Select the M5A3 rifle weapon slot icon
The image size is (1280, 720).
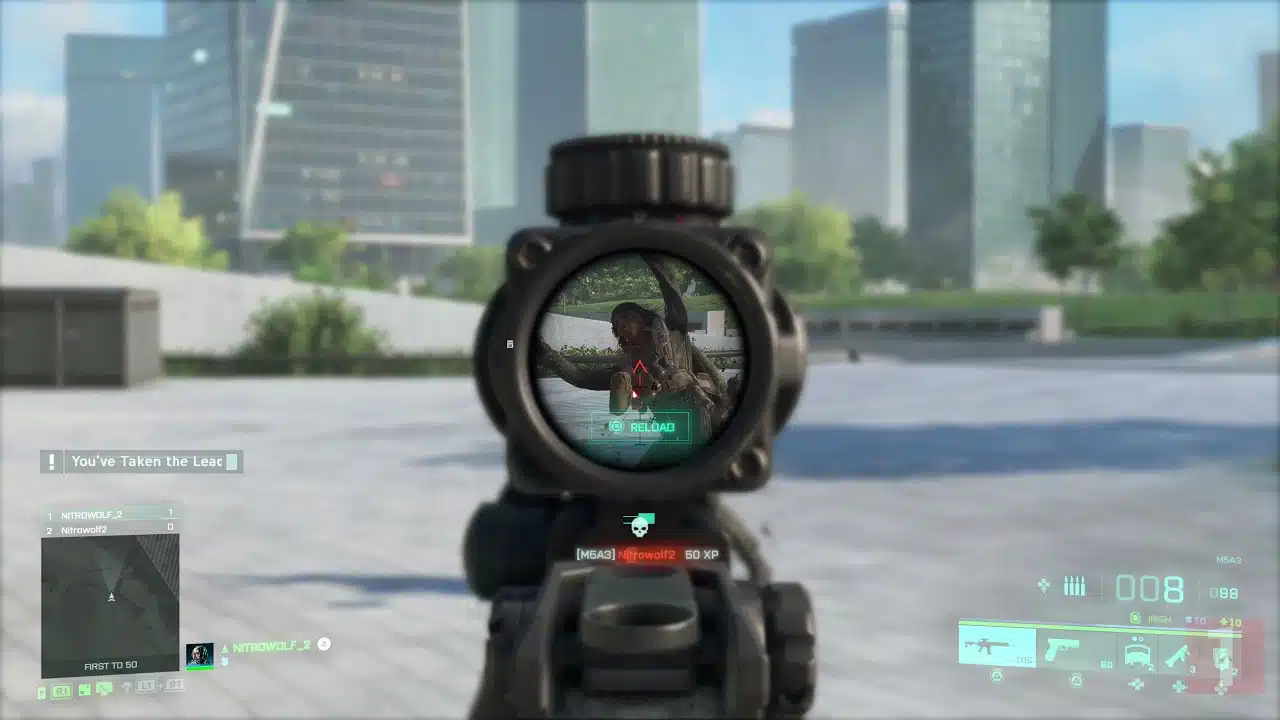pyautogui.click(x=986, y=646)
